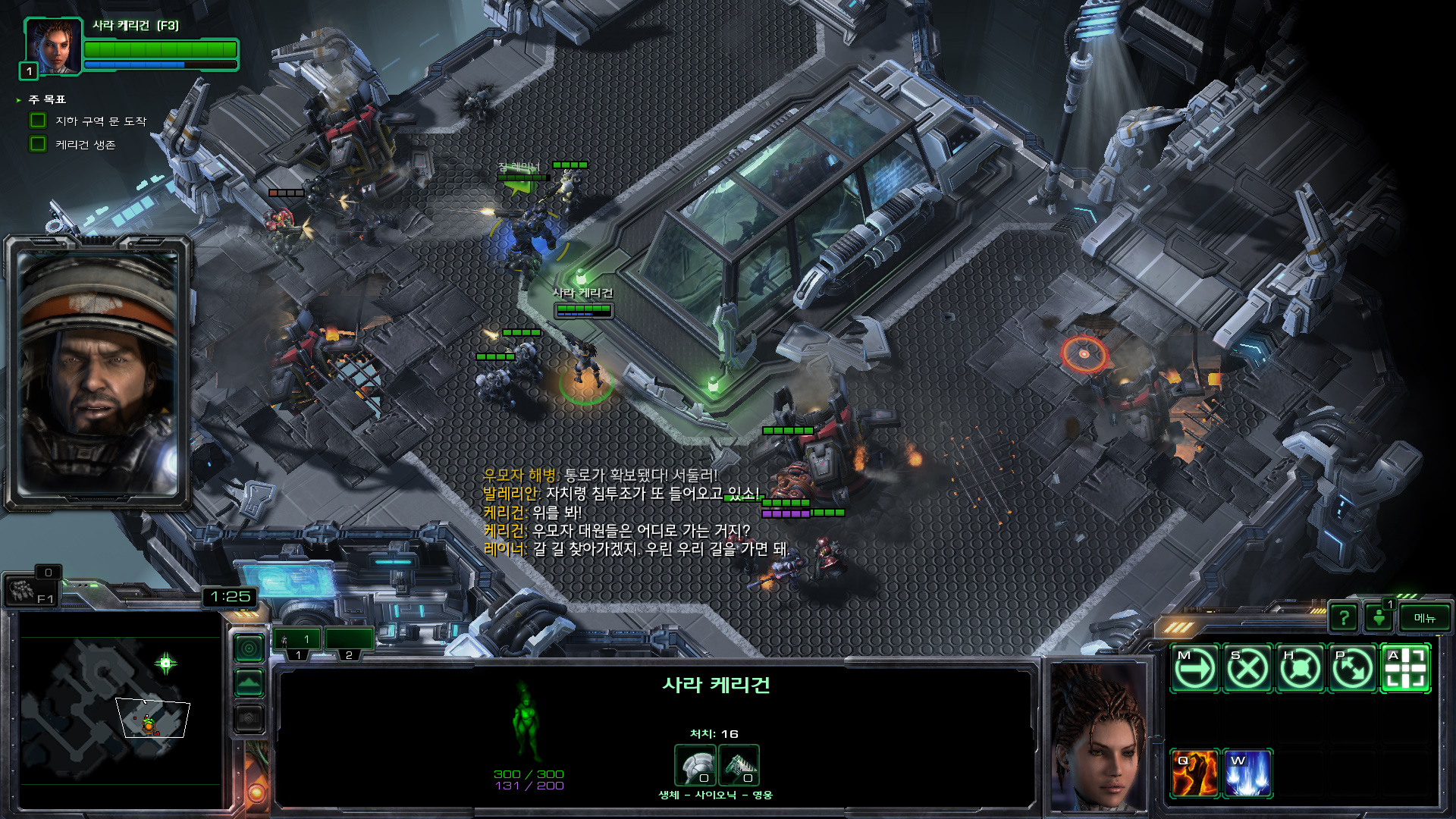Image resolution: width=1456 pixels, height=819 pixels.
Task: Toggle the minimap terrain display button
Action: coord(249,683)
